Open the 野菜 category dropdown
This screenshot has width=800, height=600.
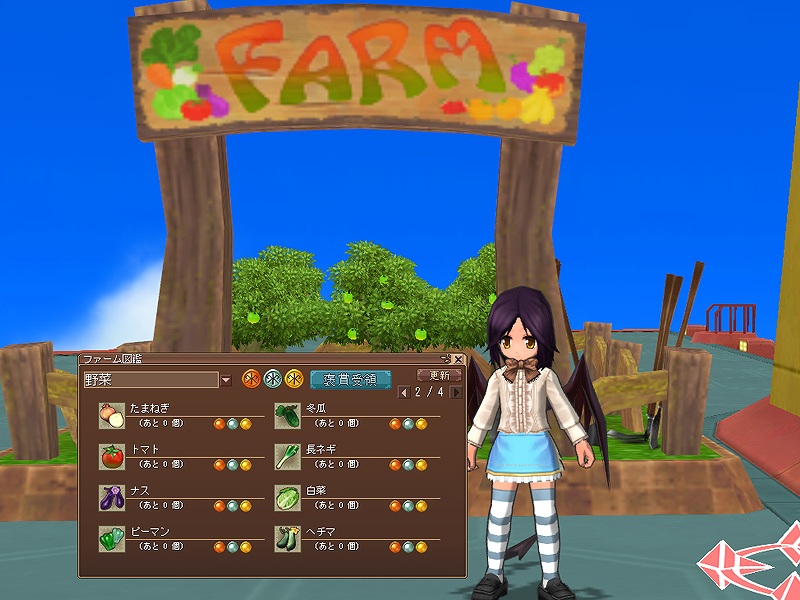[225, 380]
